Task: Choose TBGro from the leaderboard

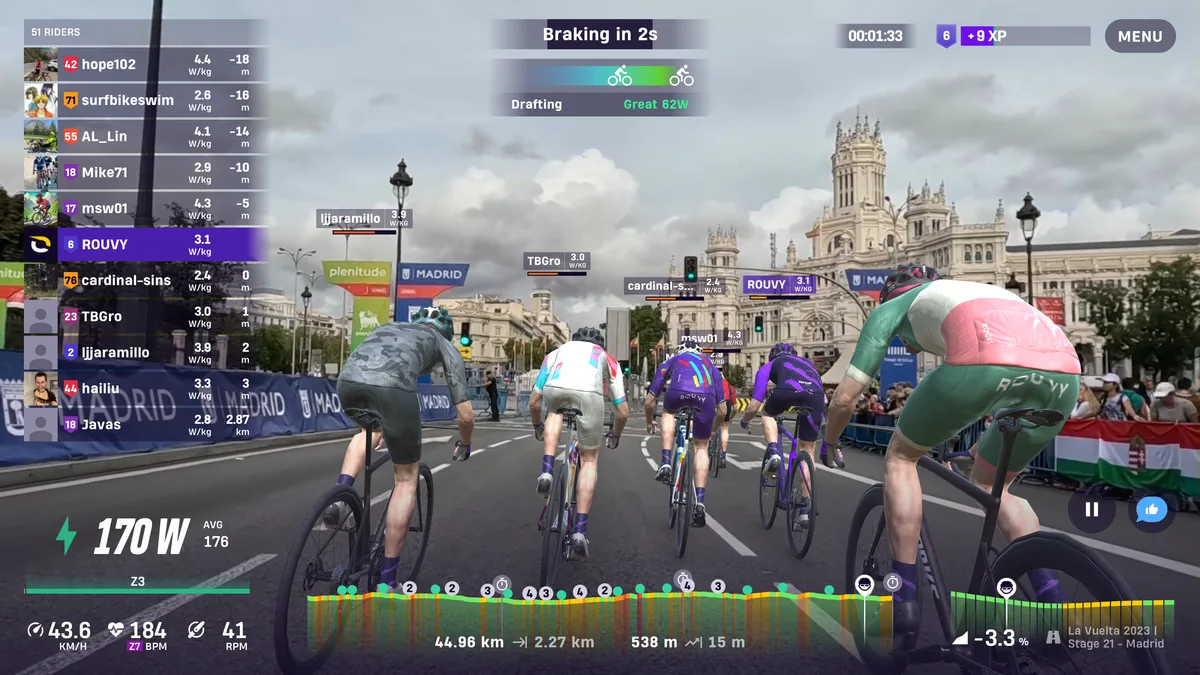Action: (145, 317)
